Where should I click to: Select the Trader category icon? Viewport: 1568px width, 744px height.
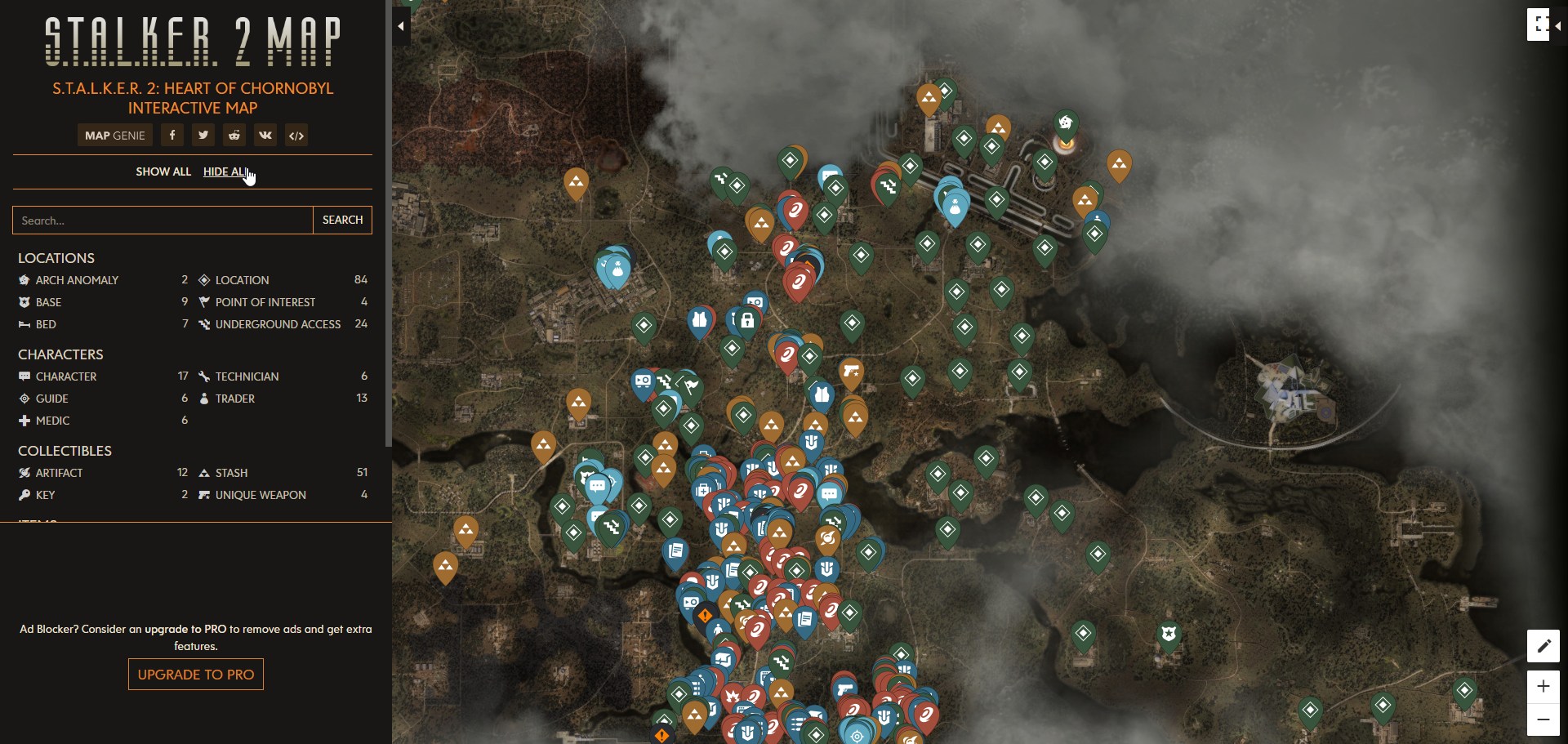203,399
